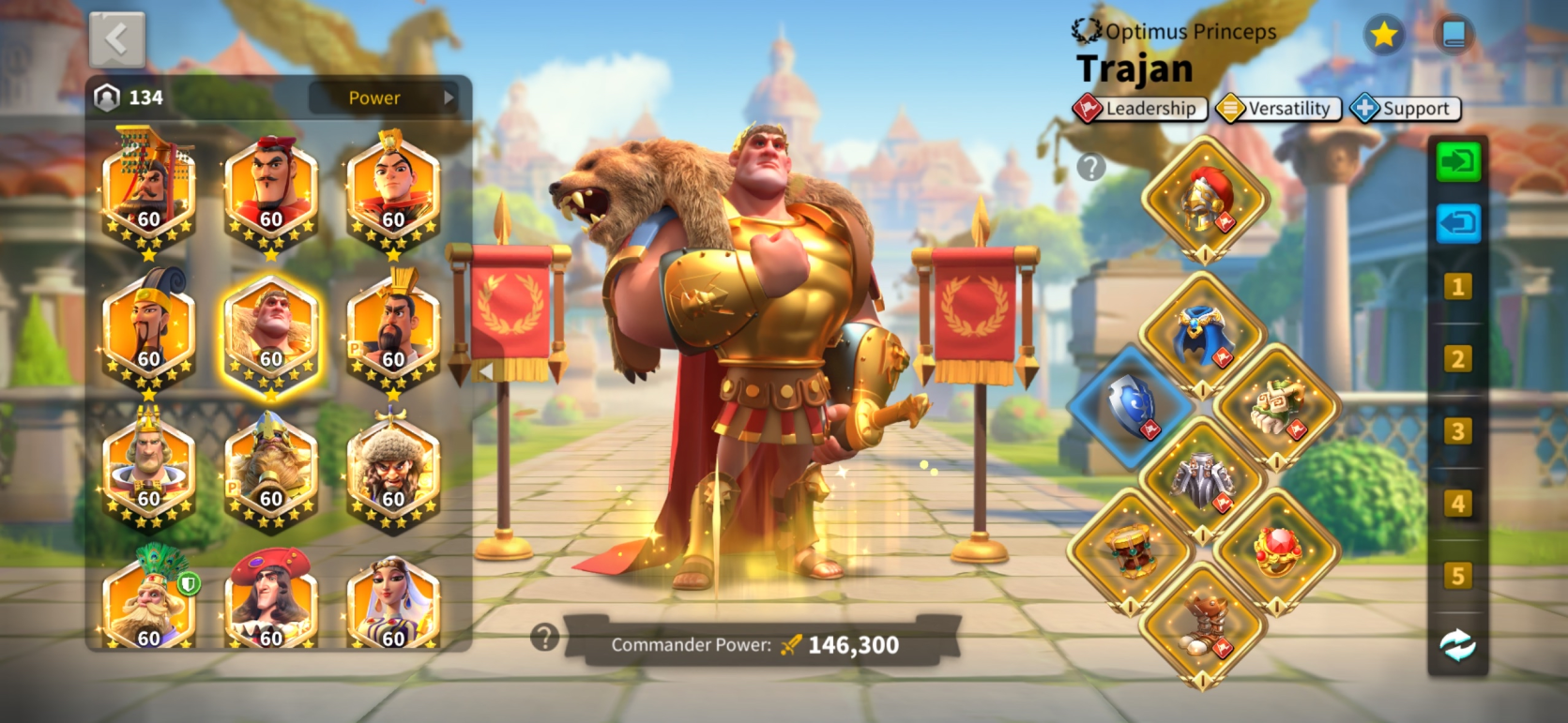Screen dimensions: 1568x723
Task: Switch to equipment preset 3
Action: click(x=1457, y=431)
